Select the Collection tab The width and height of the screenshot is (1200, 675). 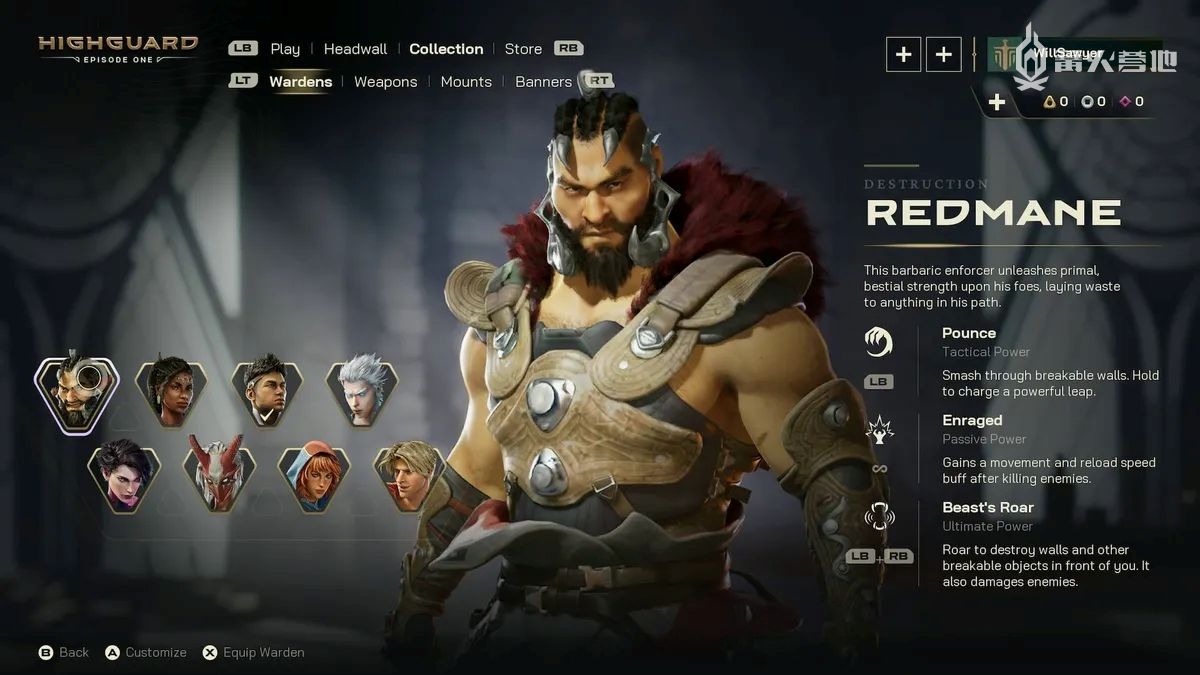click(x=446, y=49)
